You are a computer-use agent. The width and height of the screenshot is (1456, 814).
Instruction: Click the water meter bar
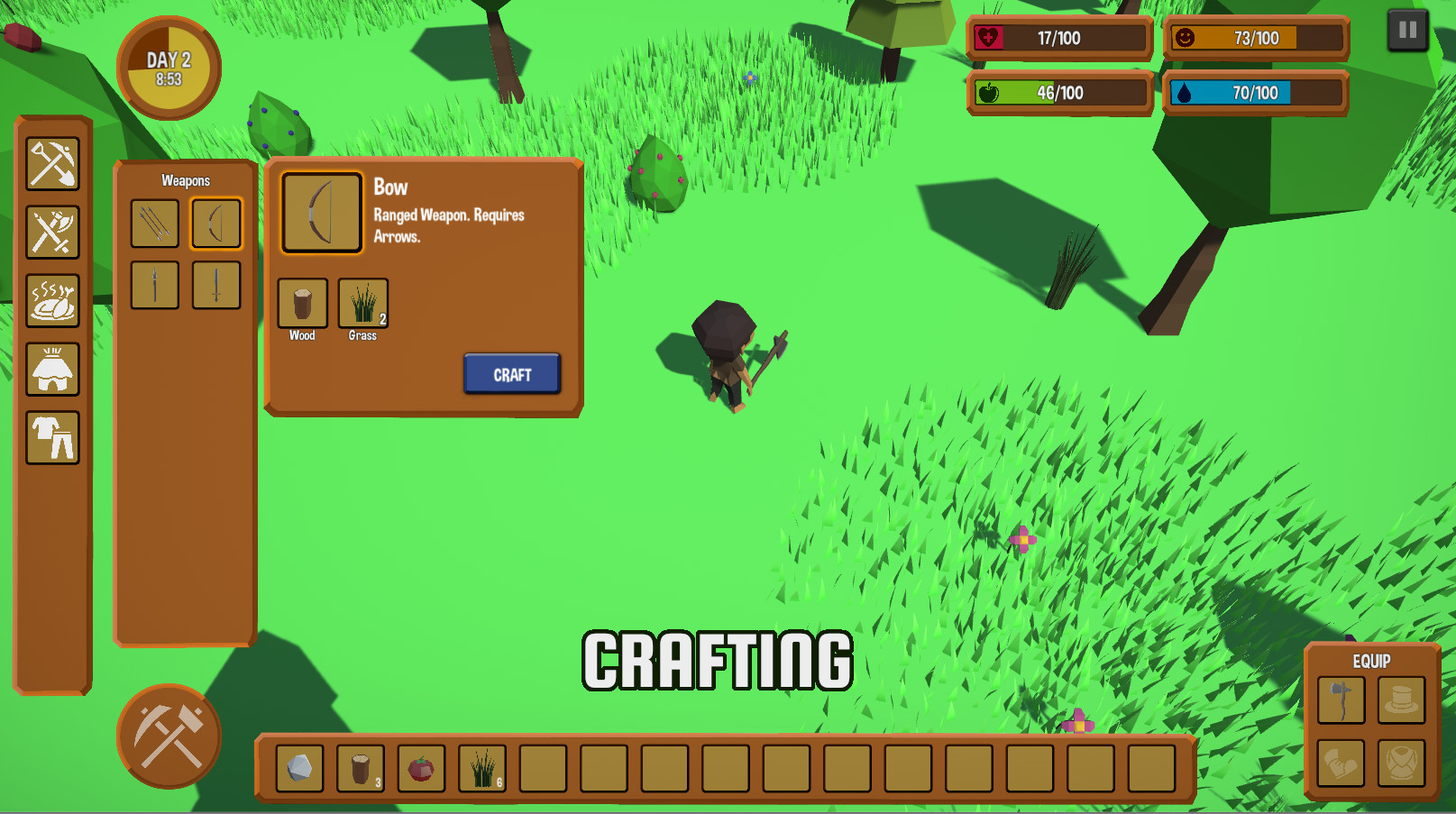click(x=1254, y=91)
